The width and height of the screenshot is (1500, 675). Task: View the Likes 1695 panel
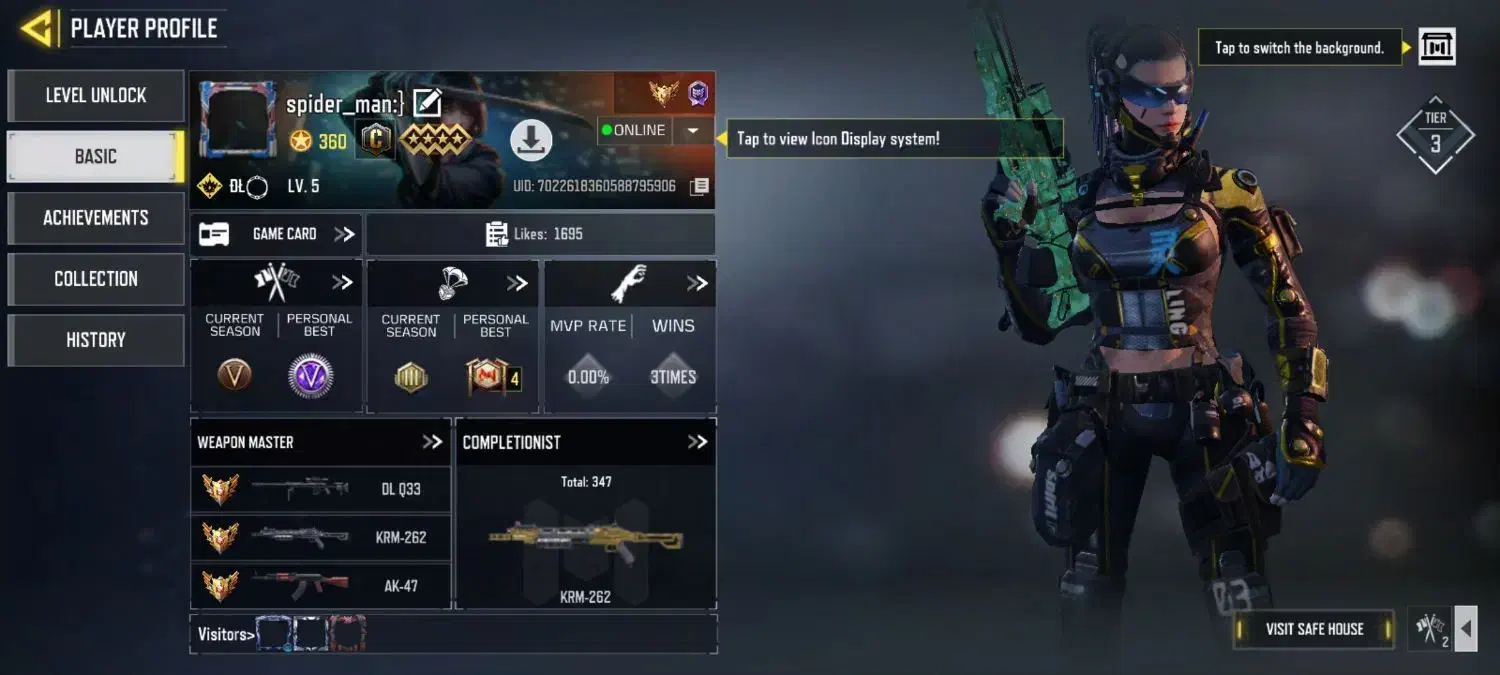point(540,234)
